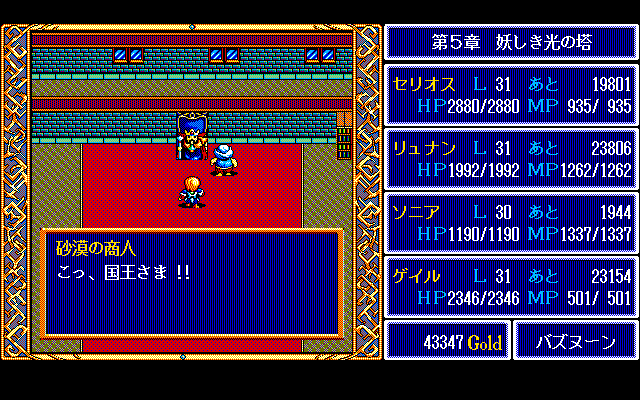Screen dimensions: 640x400
Task: Select party member リュナン status panel
Action: 511,158
